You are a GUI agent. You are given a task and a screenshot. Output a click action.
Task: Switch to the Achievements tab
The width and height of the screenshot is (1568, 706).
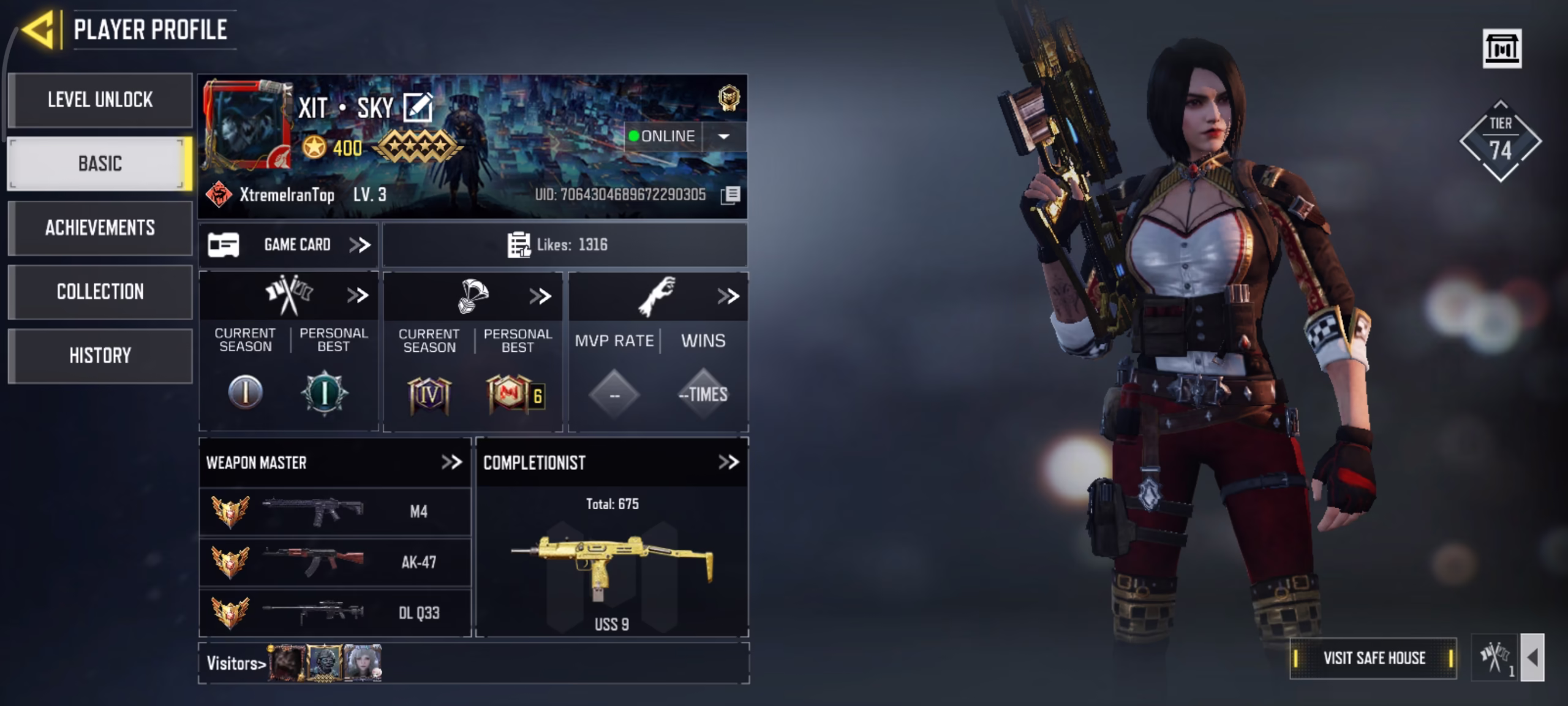click(x=100, y=228)
